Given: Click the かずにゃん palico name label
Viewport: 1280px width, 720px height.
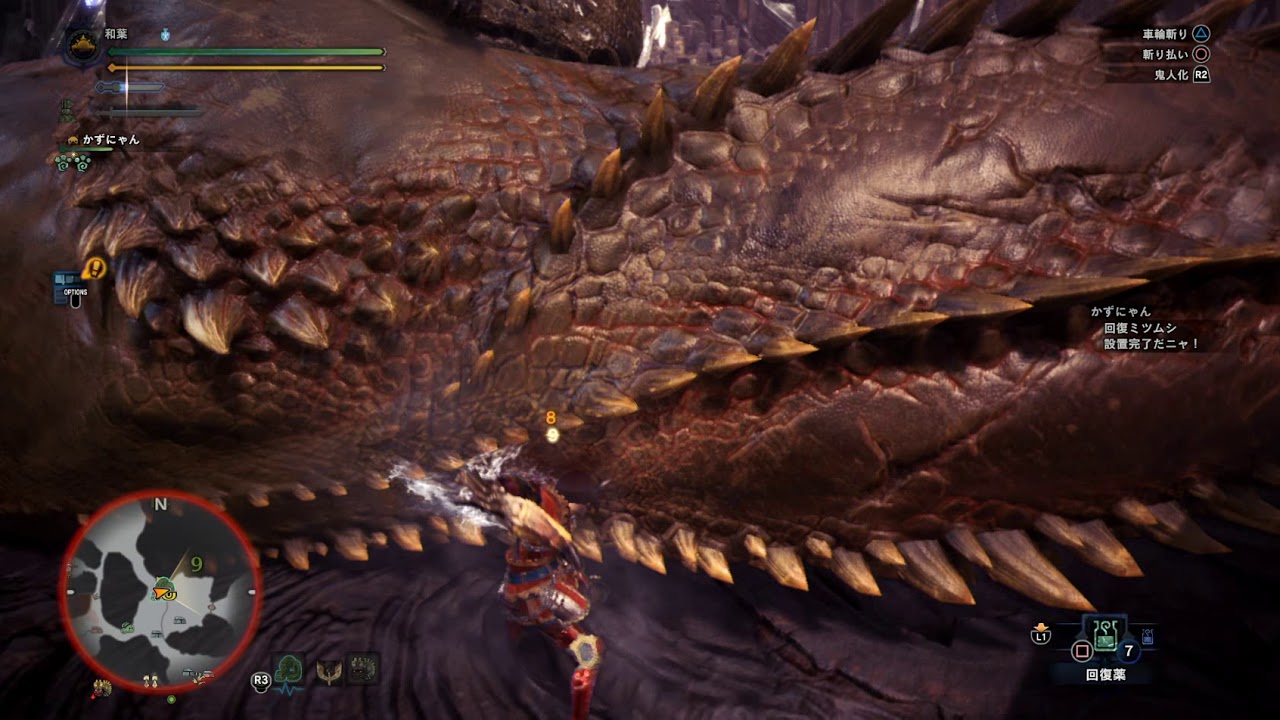Looking at the screenshot, I should pyautogui.click(x=110, y=139).
